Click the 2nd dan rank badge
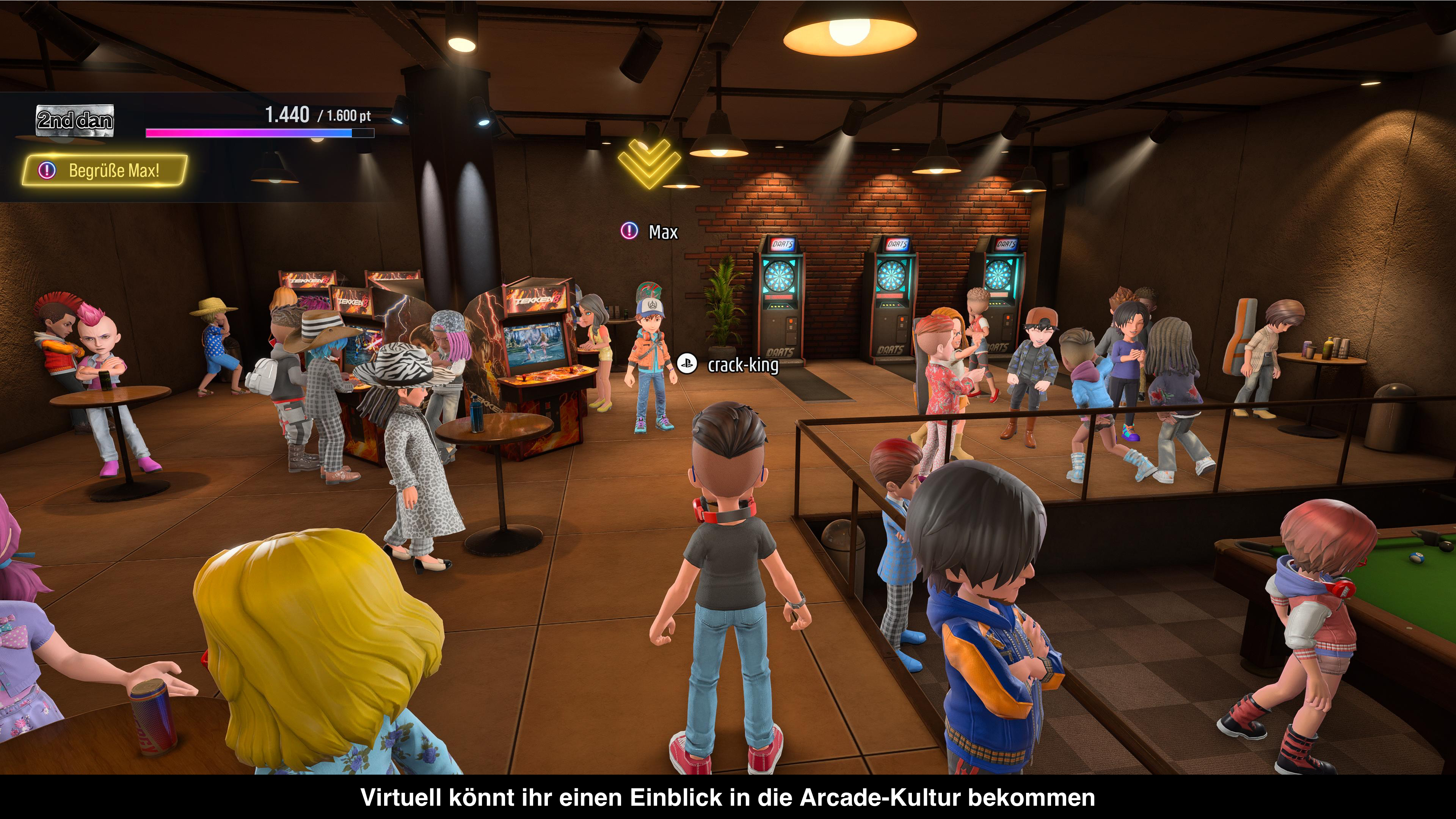 75,121
